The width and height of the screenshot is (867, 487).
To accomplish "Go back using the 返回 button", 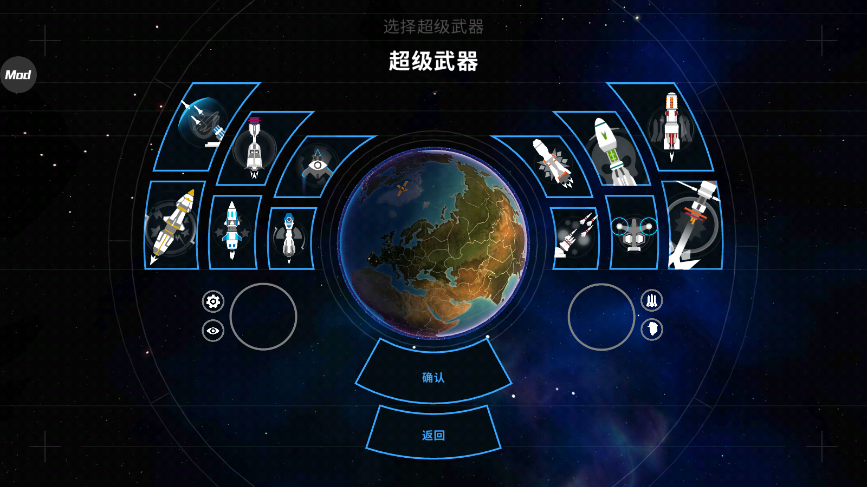I will click(433, 435).
